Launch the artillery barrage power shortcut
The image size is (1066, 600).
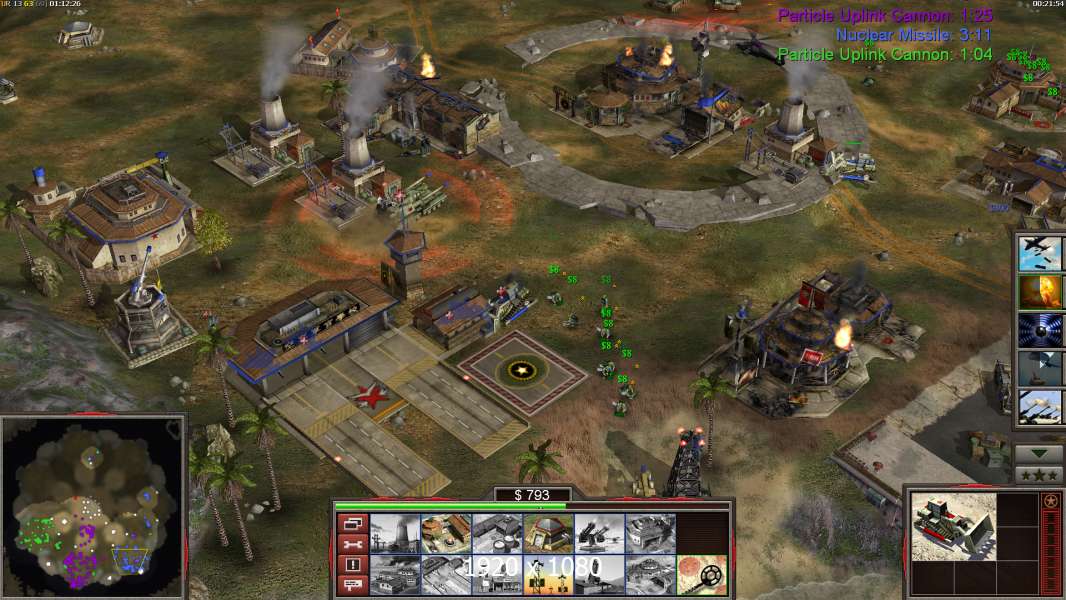(x=1040, y=407)
